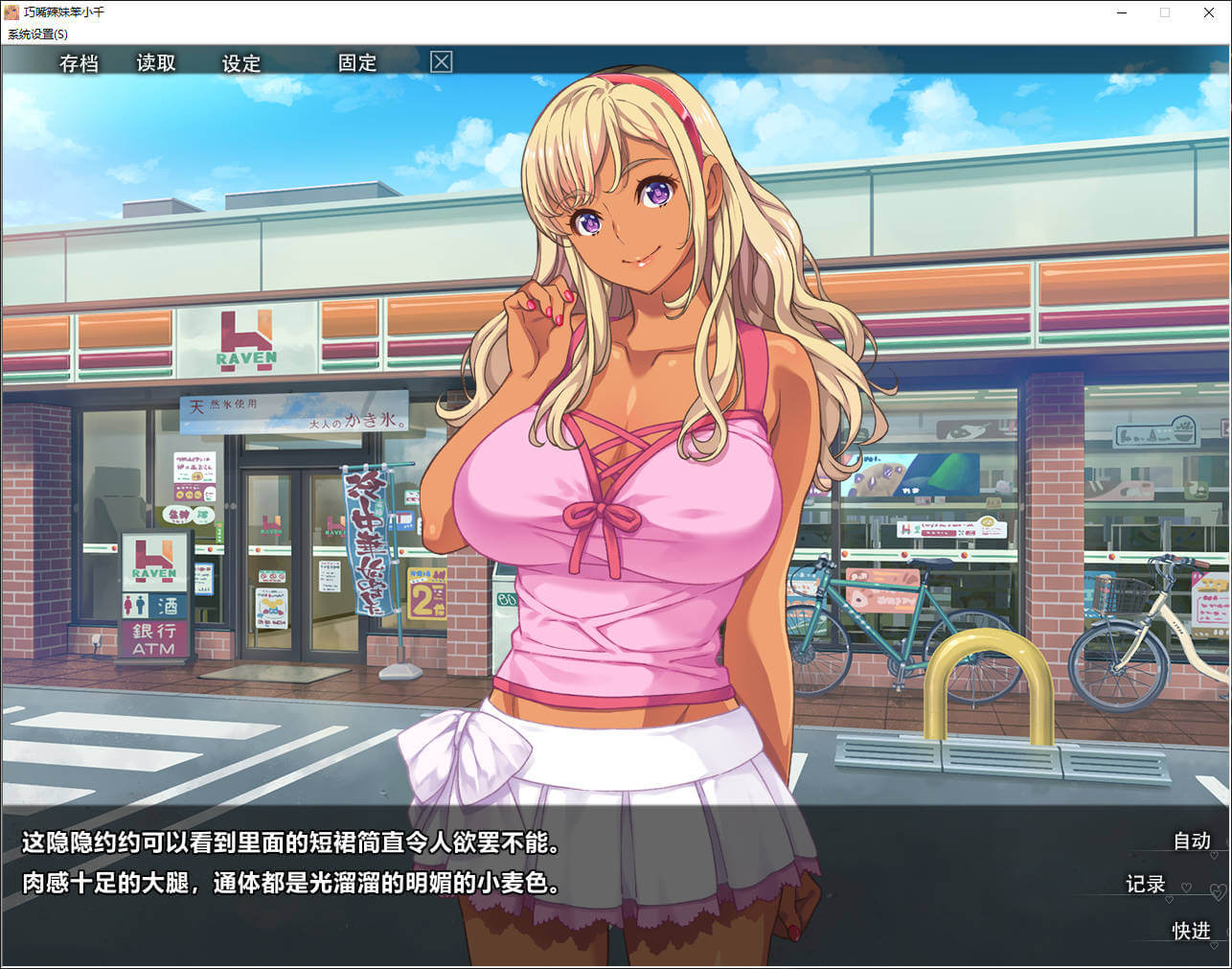Open the 读取 load menu
Viewport: 1232px width, 969px height.
coord(156,63)
